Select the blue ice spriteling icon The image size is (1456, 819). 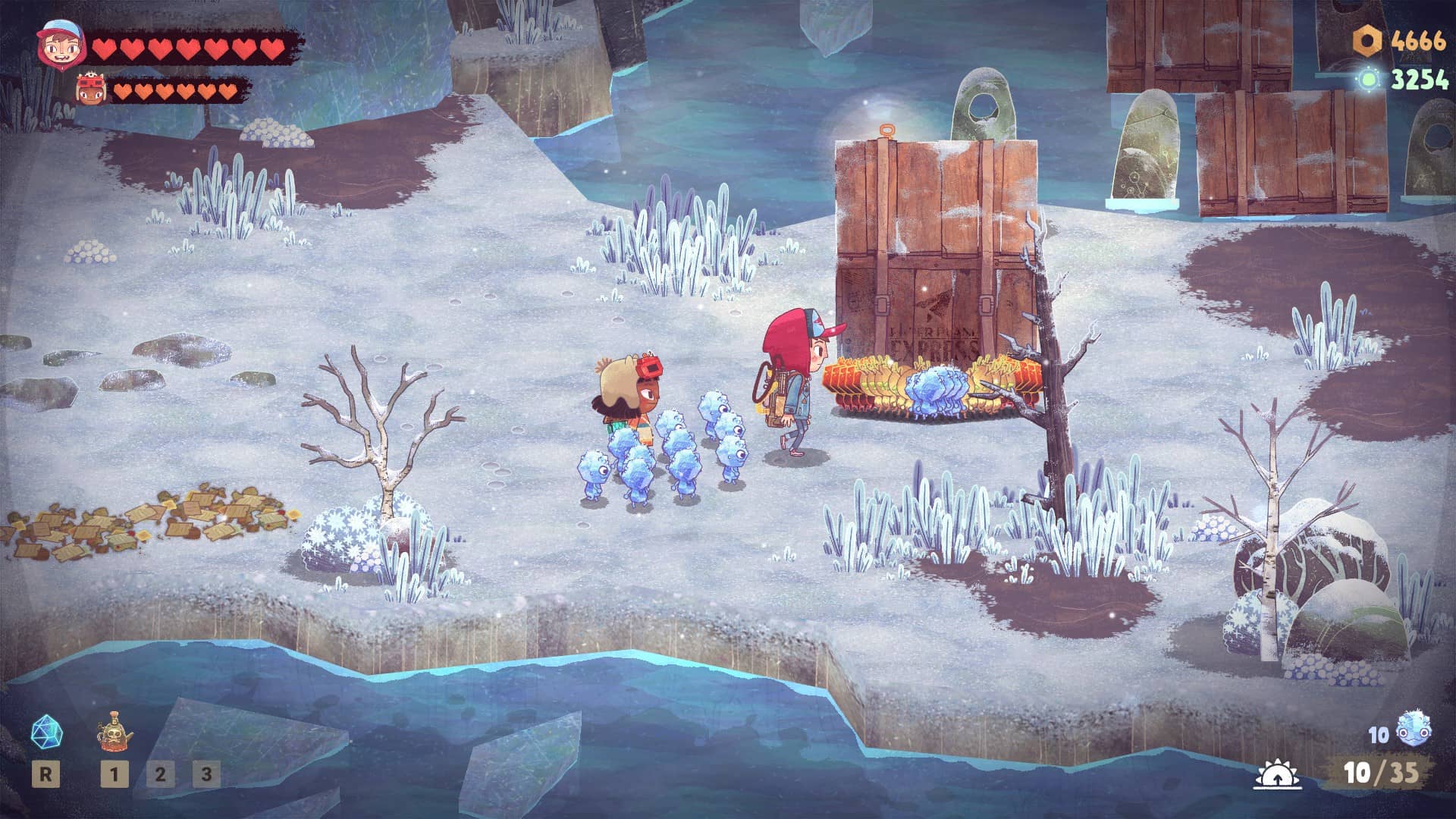1413,731
